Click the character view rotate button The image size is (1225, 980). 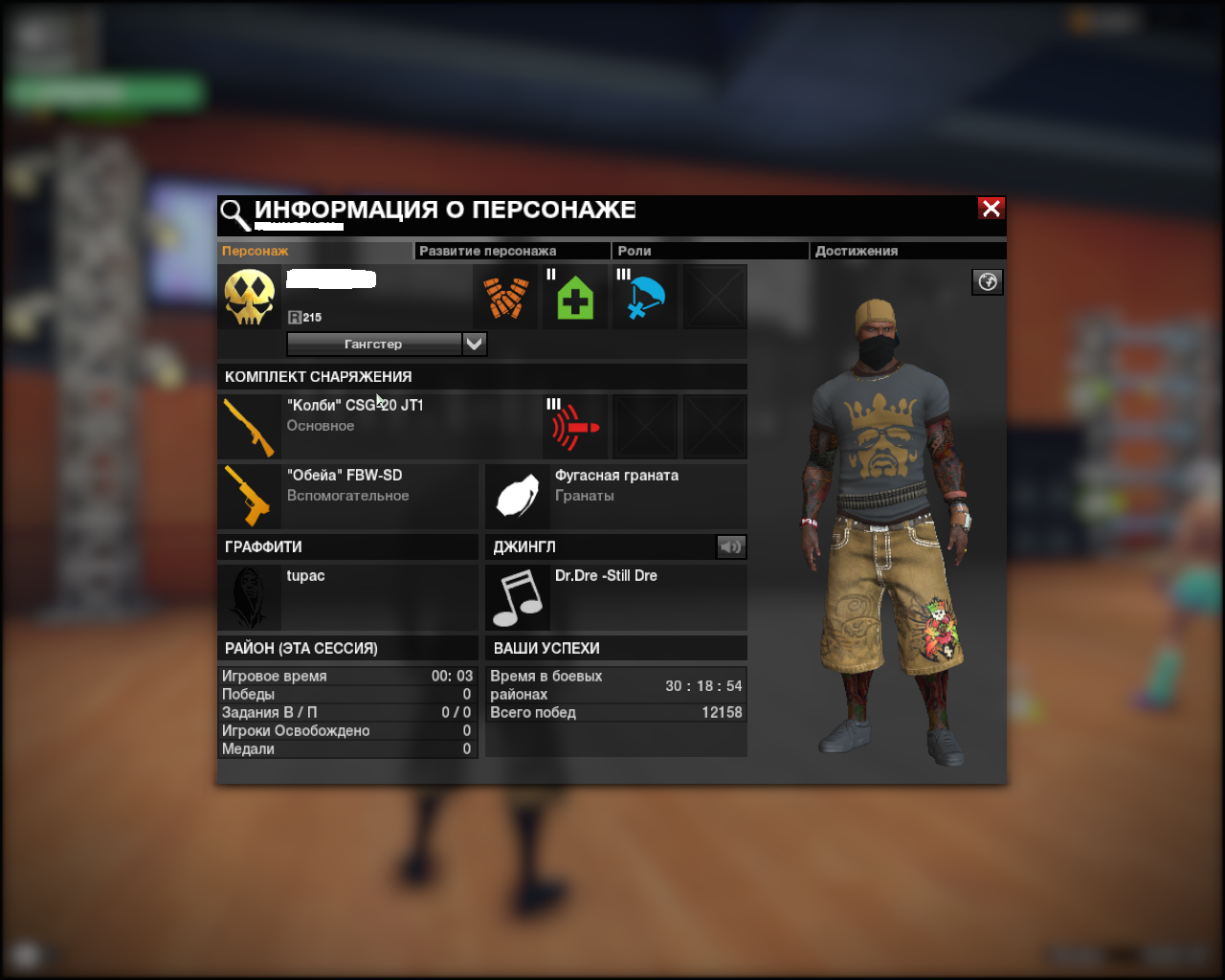tap(988, 281)
